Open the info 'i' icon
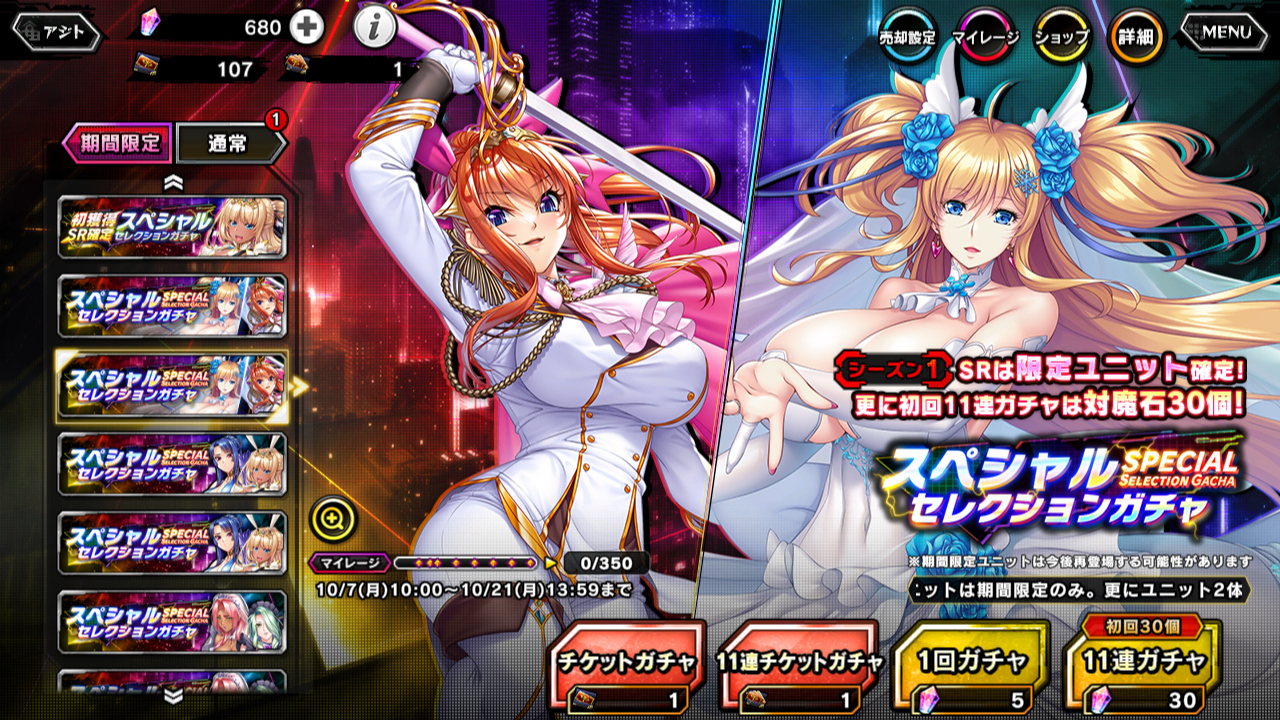The height and width of the screenshot is (720, 1280). 373,29
